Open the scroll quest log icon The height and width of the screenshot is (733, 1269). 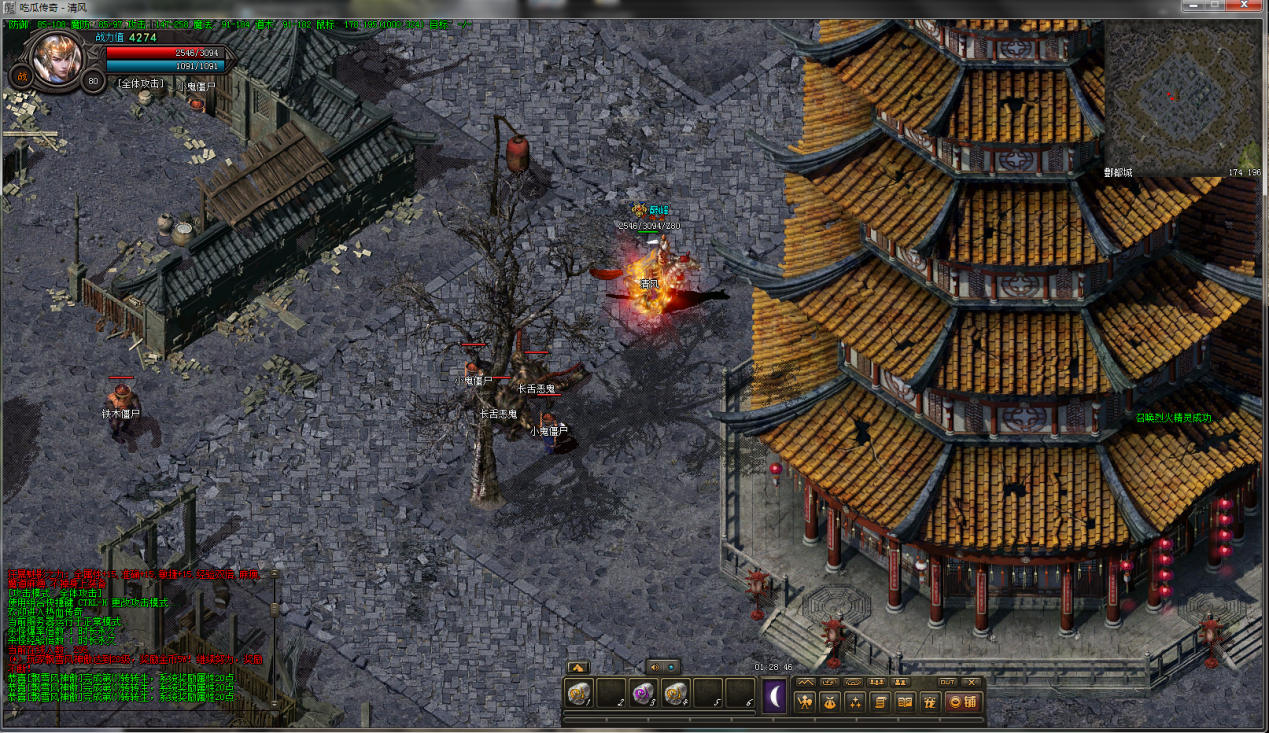pos(880,702)
